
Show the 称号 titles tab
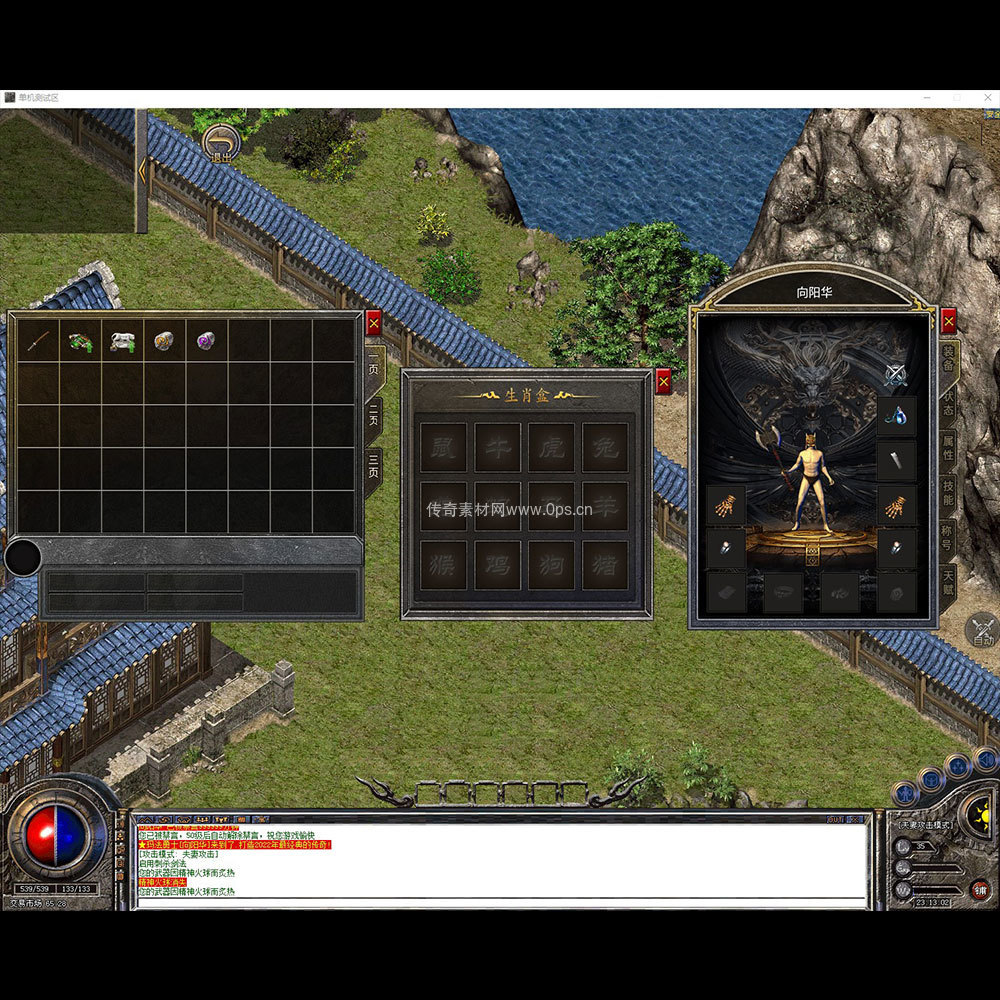(948, 535)
